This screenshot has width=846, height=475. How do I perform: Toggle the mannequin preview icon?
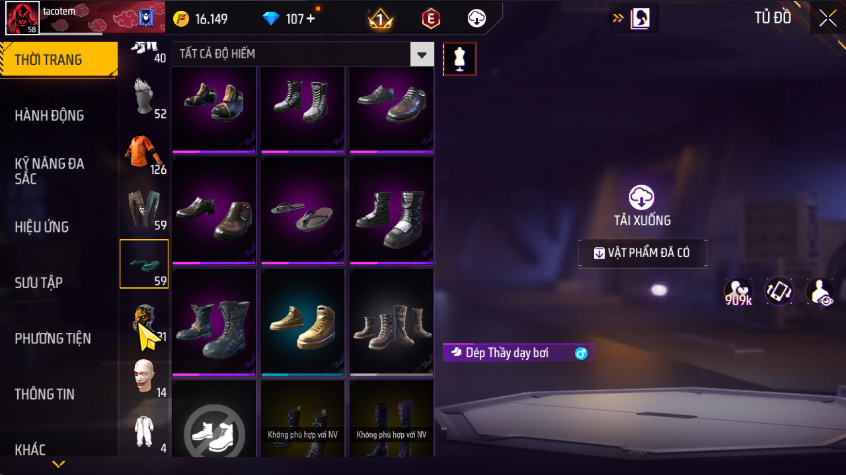pyautogui.click(x=460, y=58)
